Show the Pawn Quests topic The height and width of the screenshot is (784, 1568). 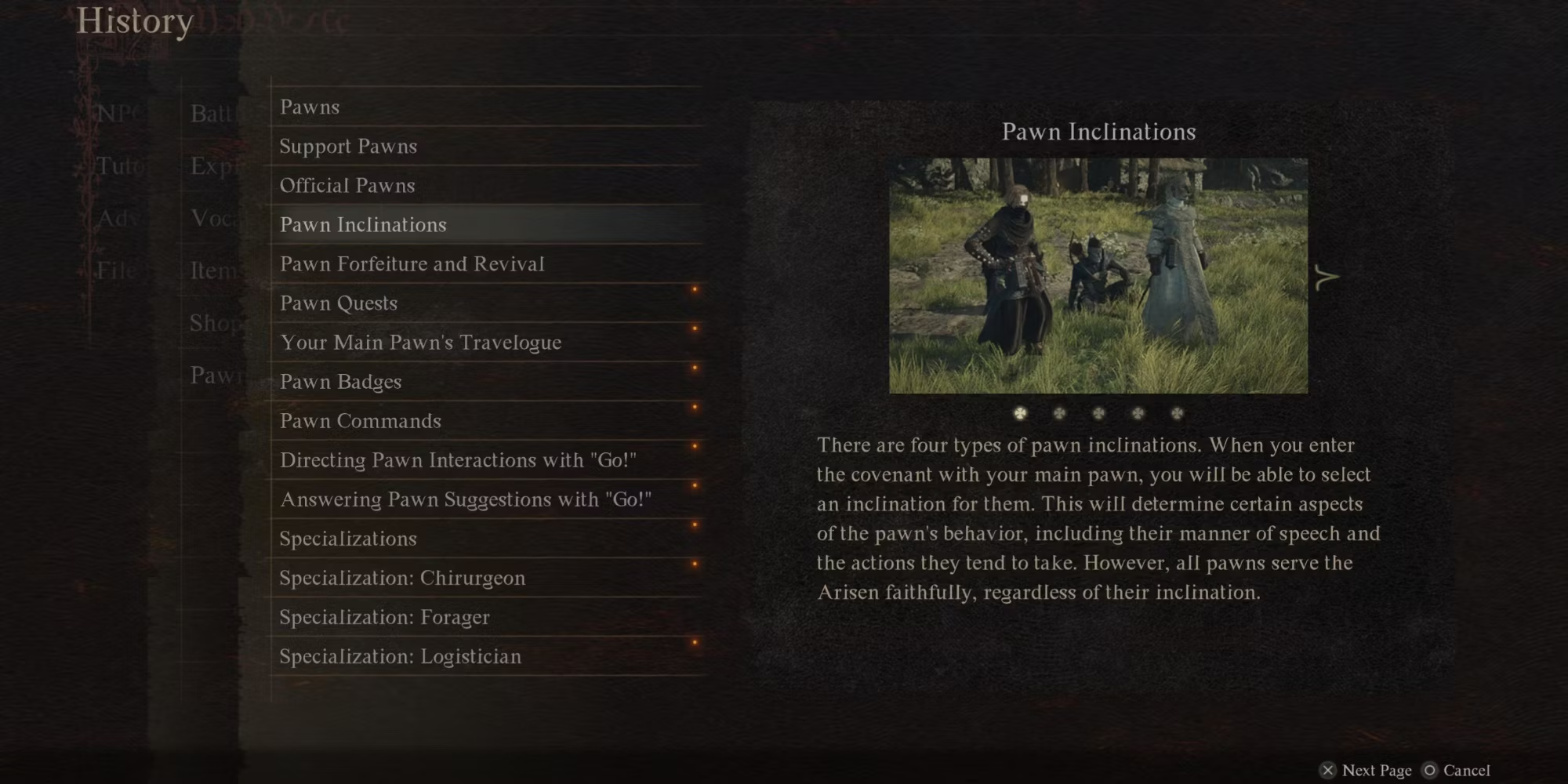coord(339,303)
